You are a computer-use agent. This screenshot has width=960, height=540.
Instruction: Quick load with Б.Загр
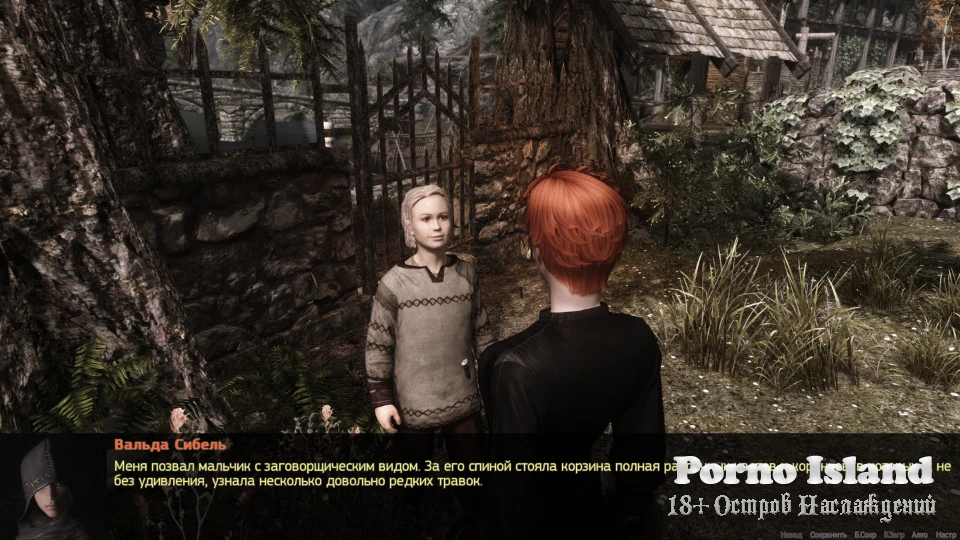point(897,535)
